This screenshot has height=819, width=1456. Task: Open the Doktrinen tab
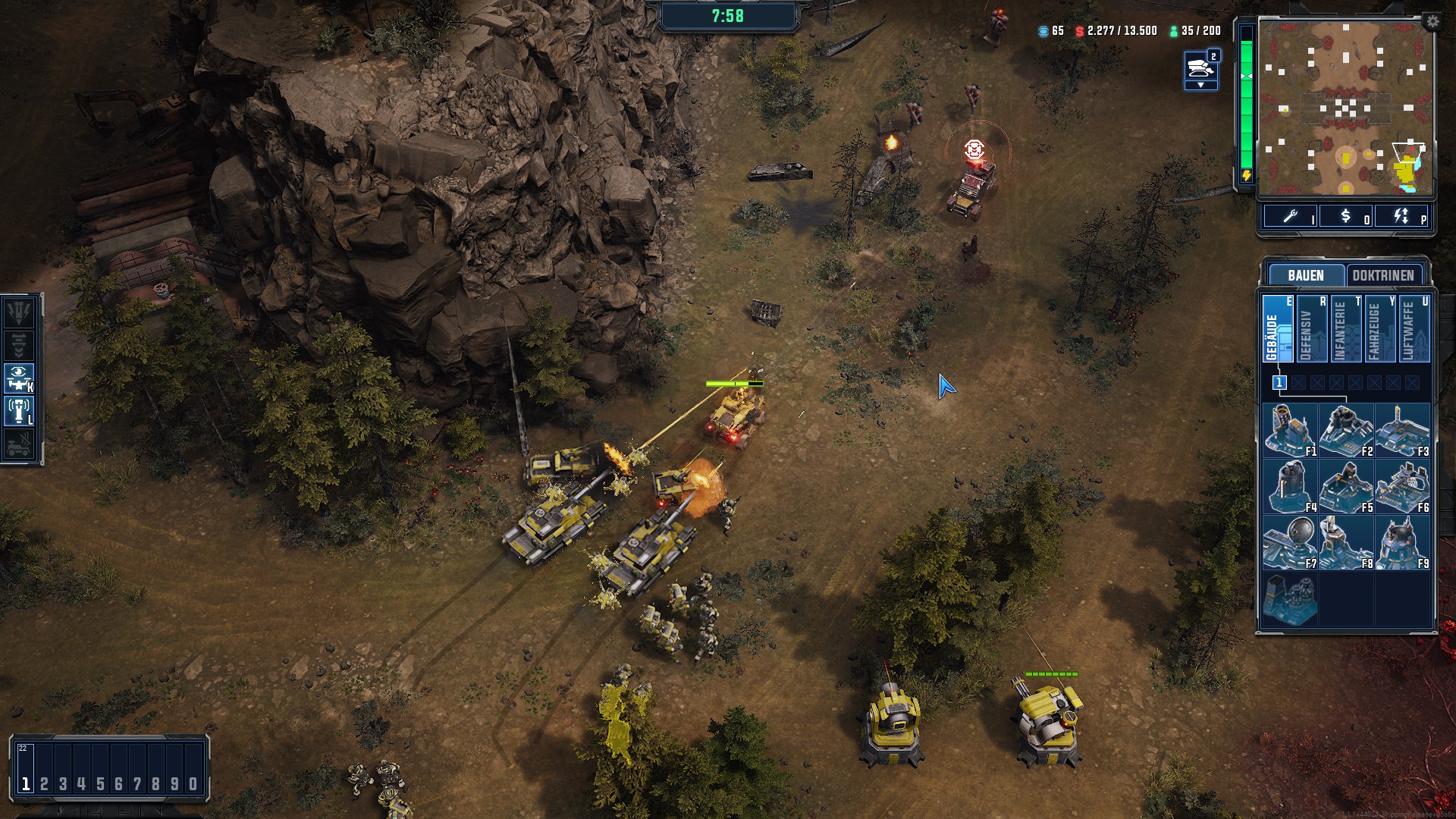coord(1383,275)
